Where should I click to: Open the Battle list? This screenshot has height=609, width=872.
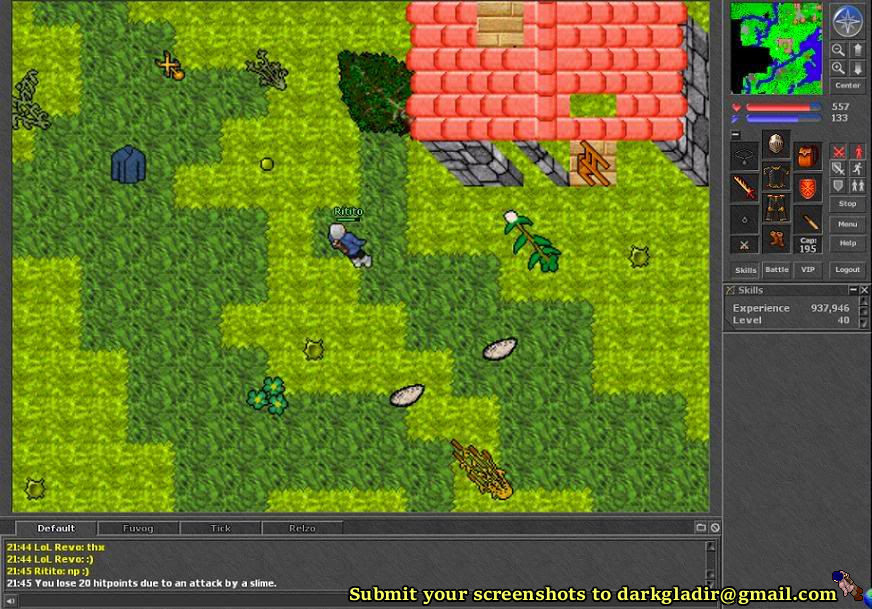pos(776,269)
